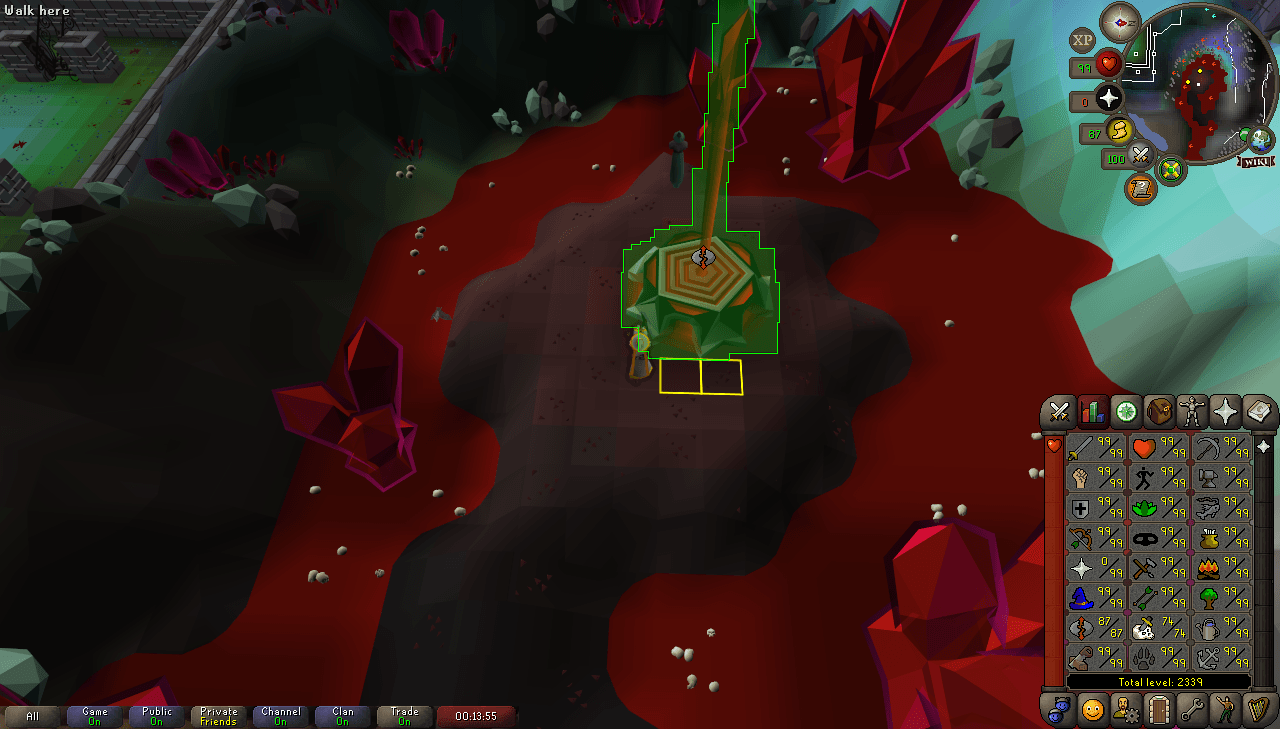Open the Magic spellbook tab

tap(1257, 412)
